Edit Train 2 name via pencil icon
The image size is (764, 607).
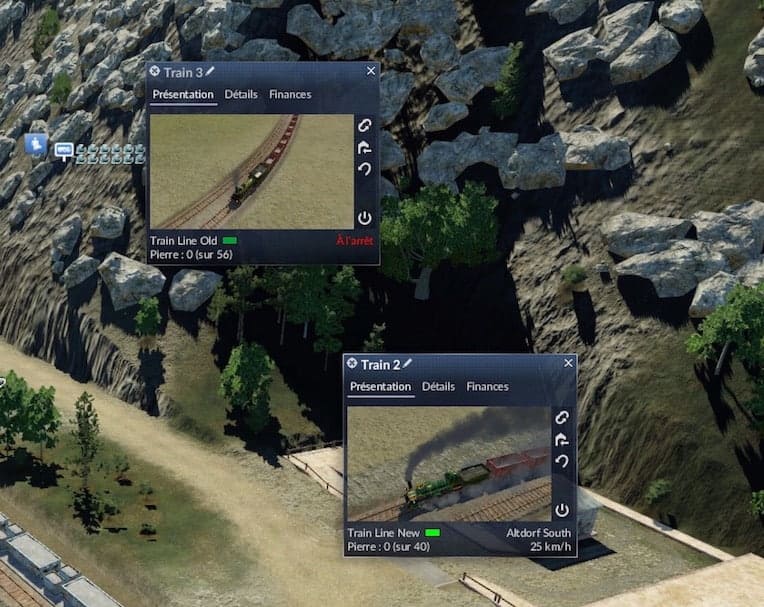point(407,364)
